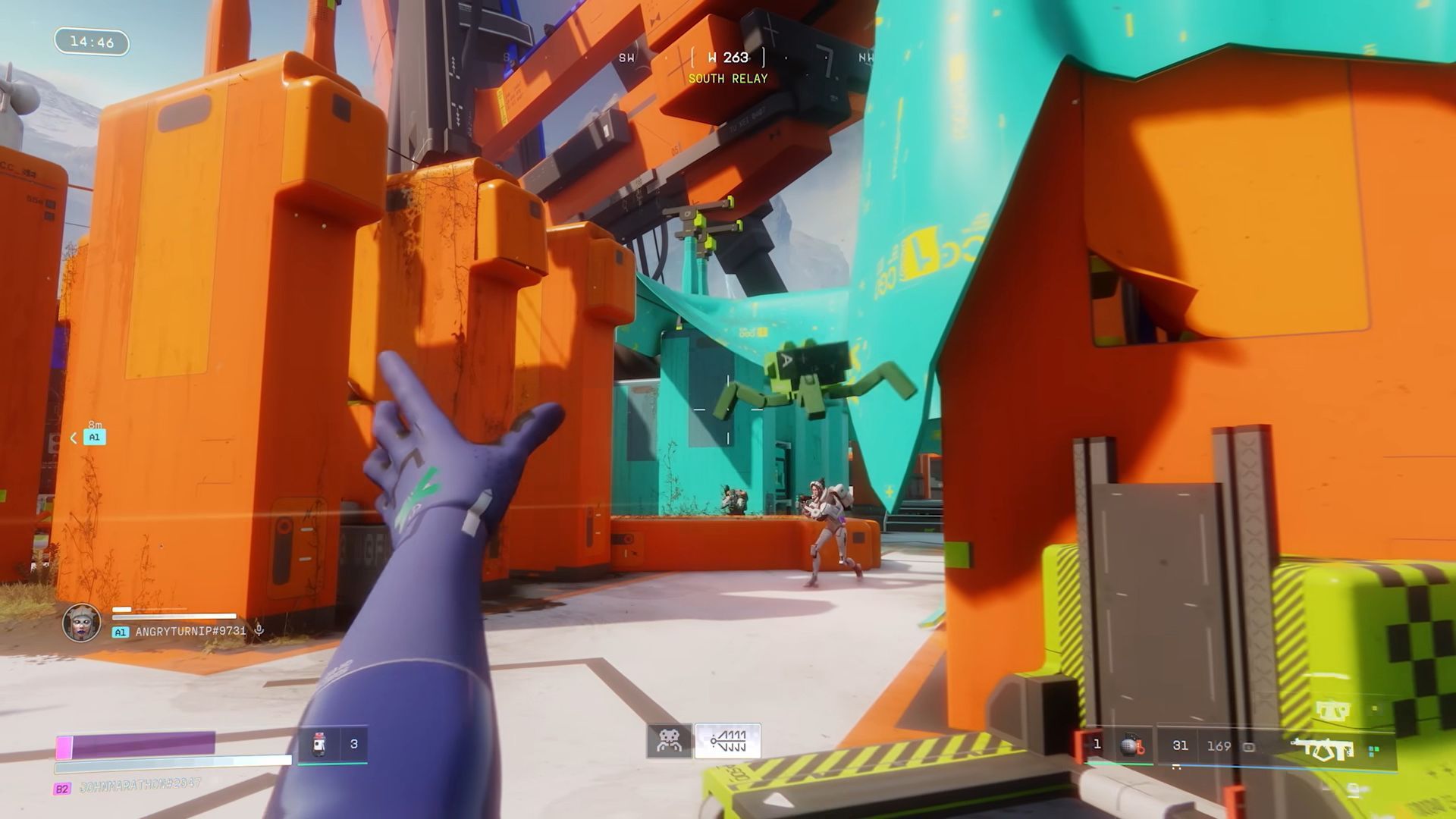Select the healing injector item icon
1456x819 pixels.
[x=318, y=745]
